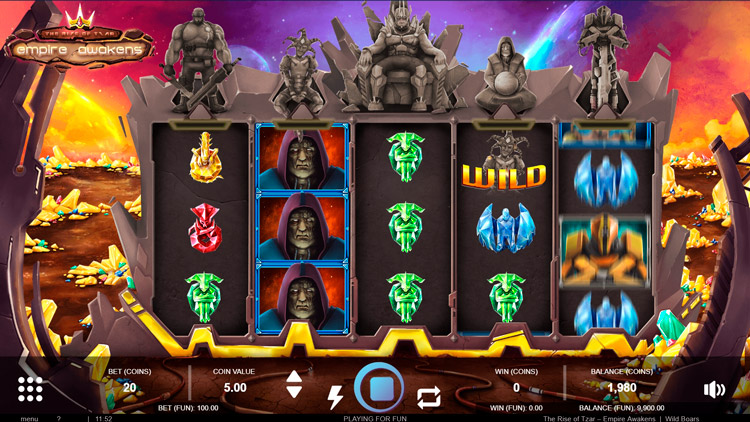
Task: Toggle the sound speaker icon
Action: (x=714, y=390)
